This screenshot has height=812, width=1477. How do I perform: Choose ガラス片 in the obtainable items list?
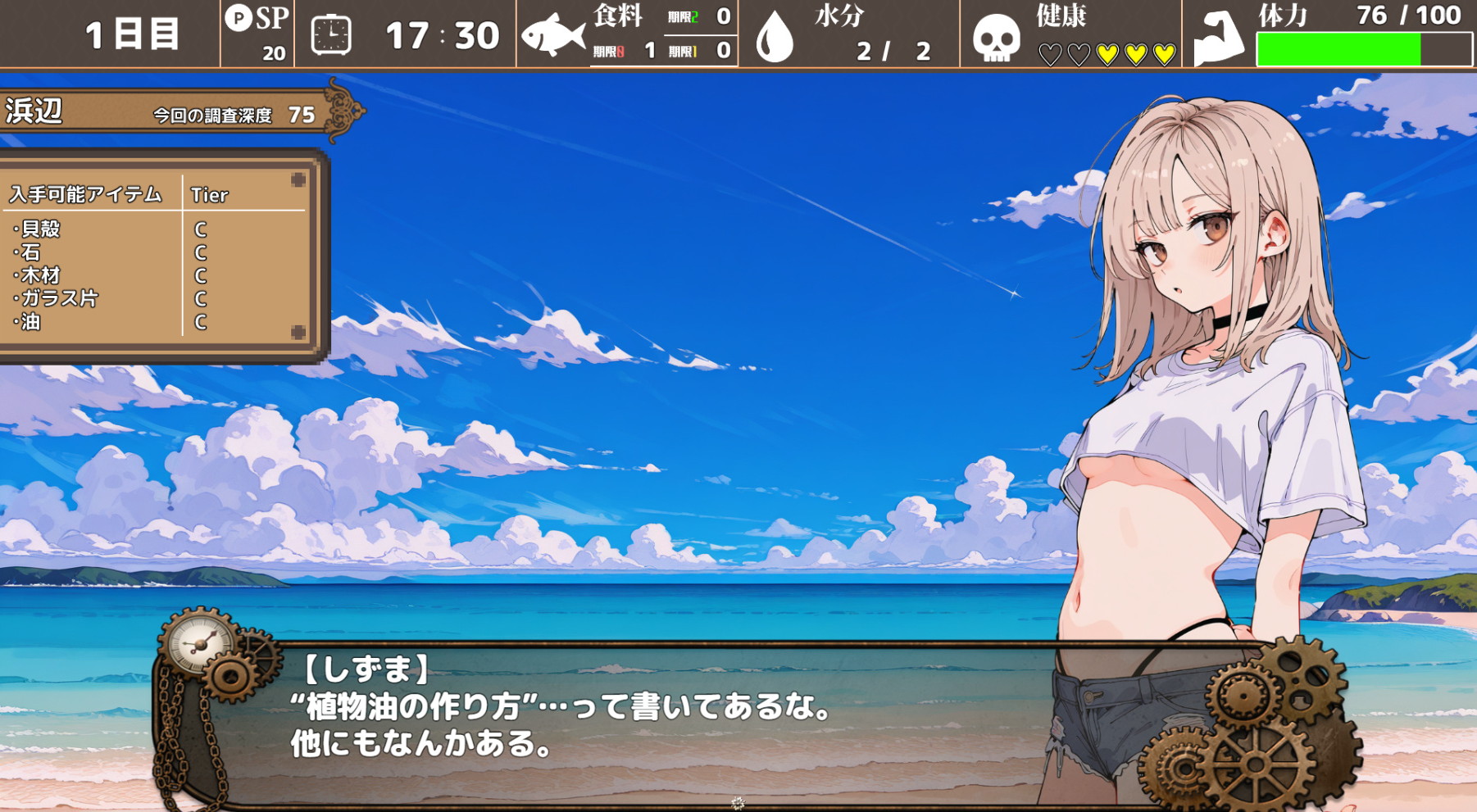tap(59, 298)
